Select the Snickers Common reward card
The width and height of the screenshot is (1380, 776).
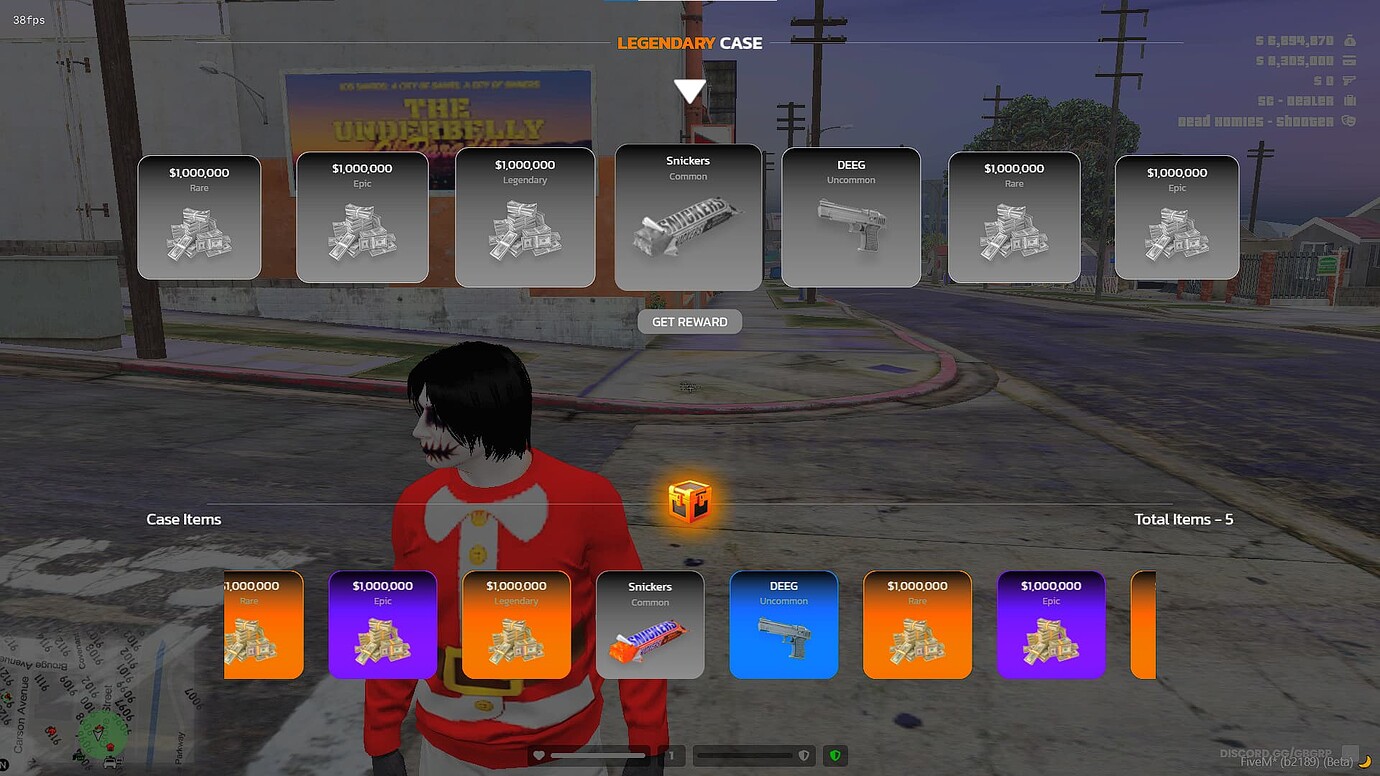pyautogui.click(x=688, y=217)
